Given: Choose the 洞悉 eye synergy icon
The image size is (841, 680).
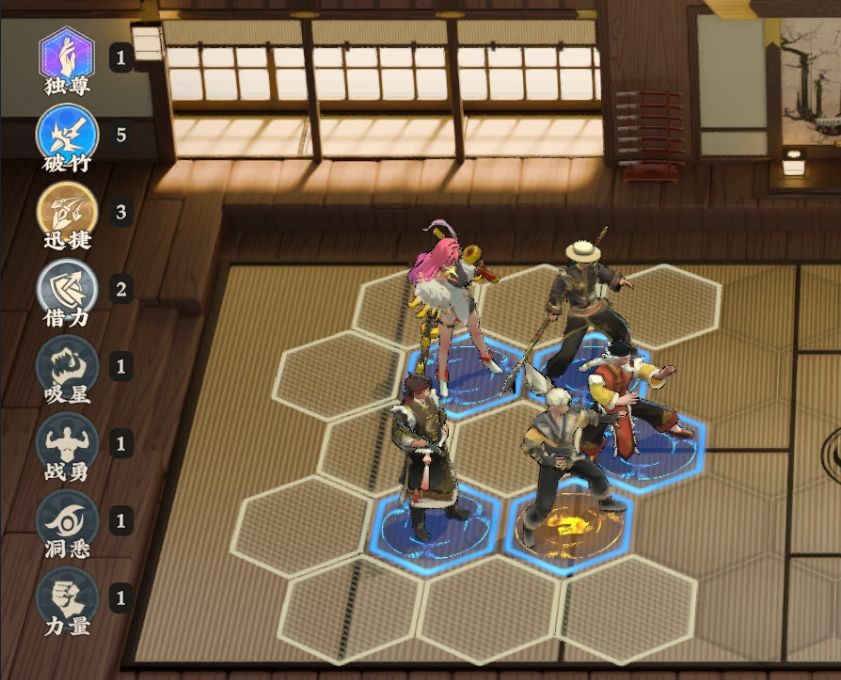Looking at the screenshot, I should pos(67,520).
